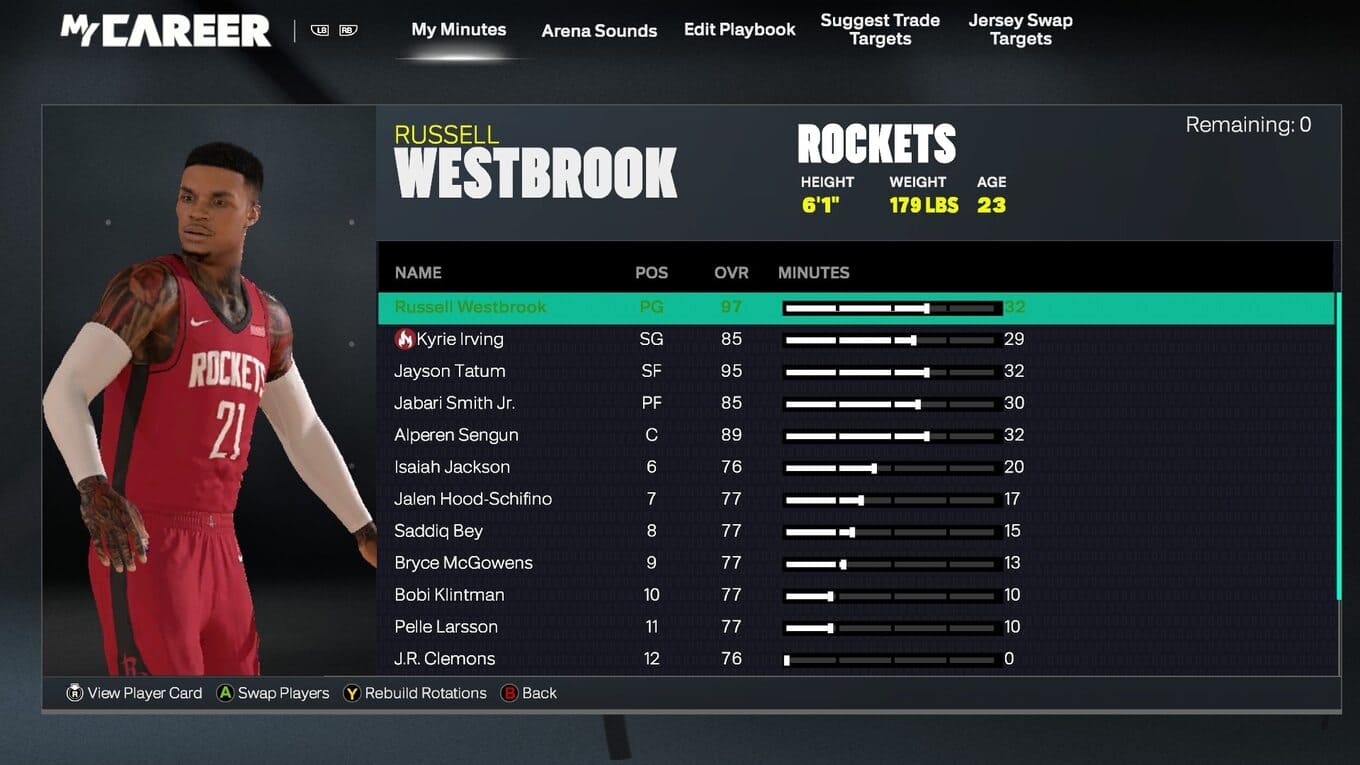Screen dimensions: 1360x765
Task: Set Pelle Larsson's minutes slider
Action: pos(830,627)
